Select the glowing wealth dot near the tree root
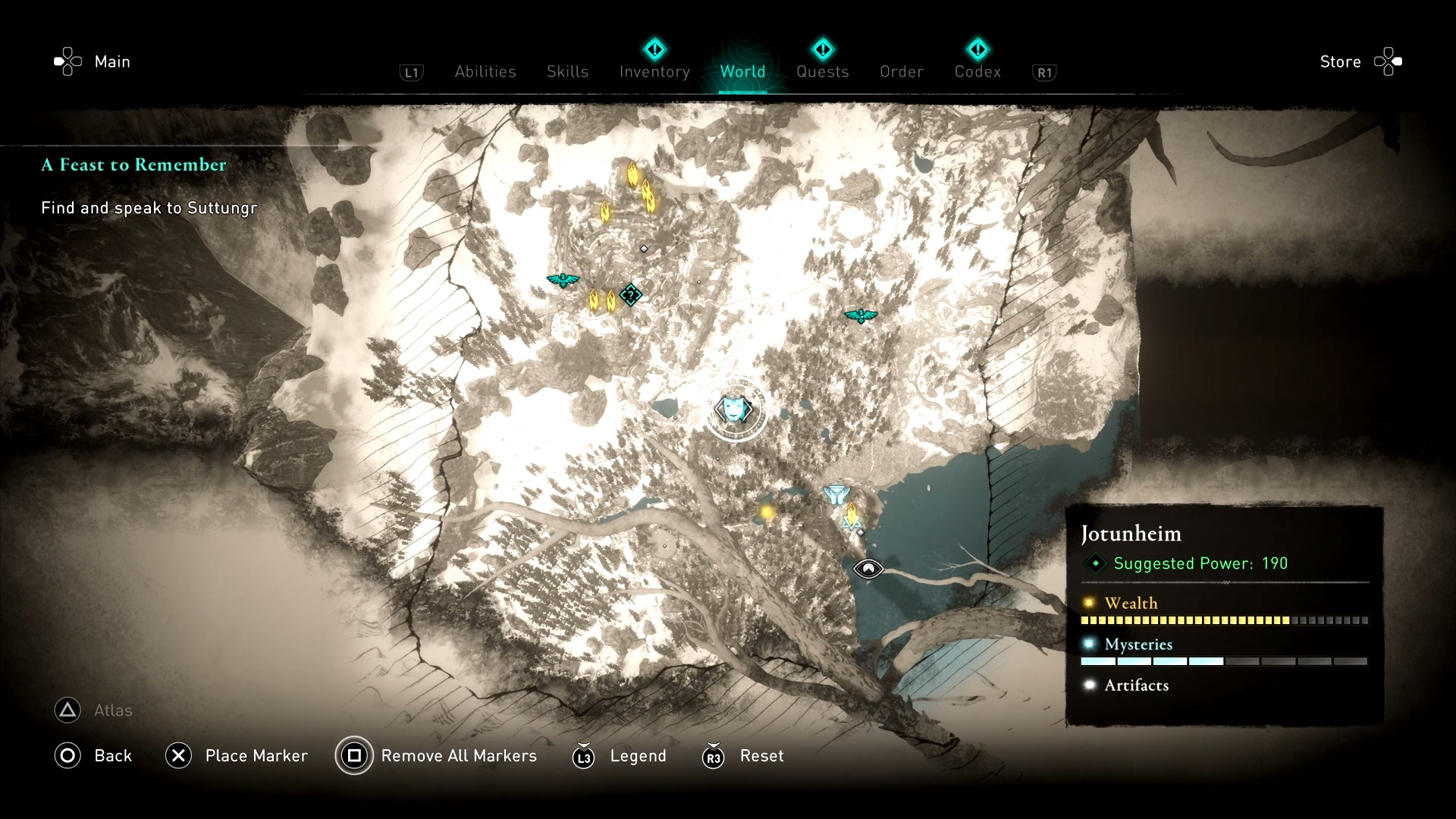The image size is (1456, 819). (x=767, y=513)
